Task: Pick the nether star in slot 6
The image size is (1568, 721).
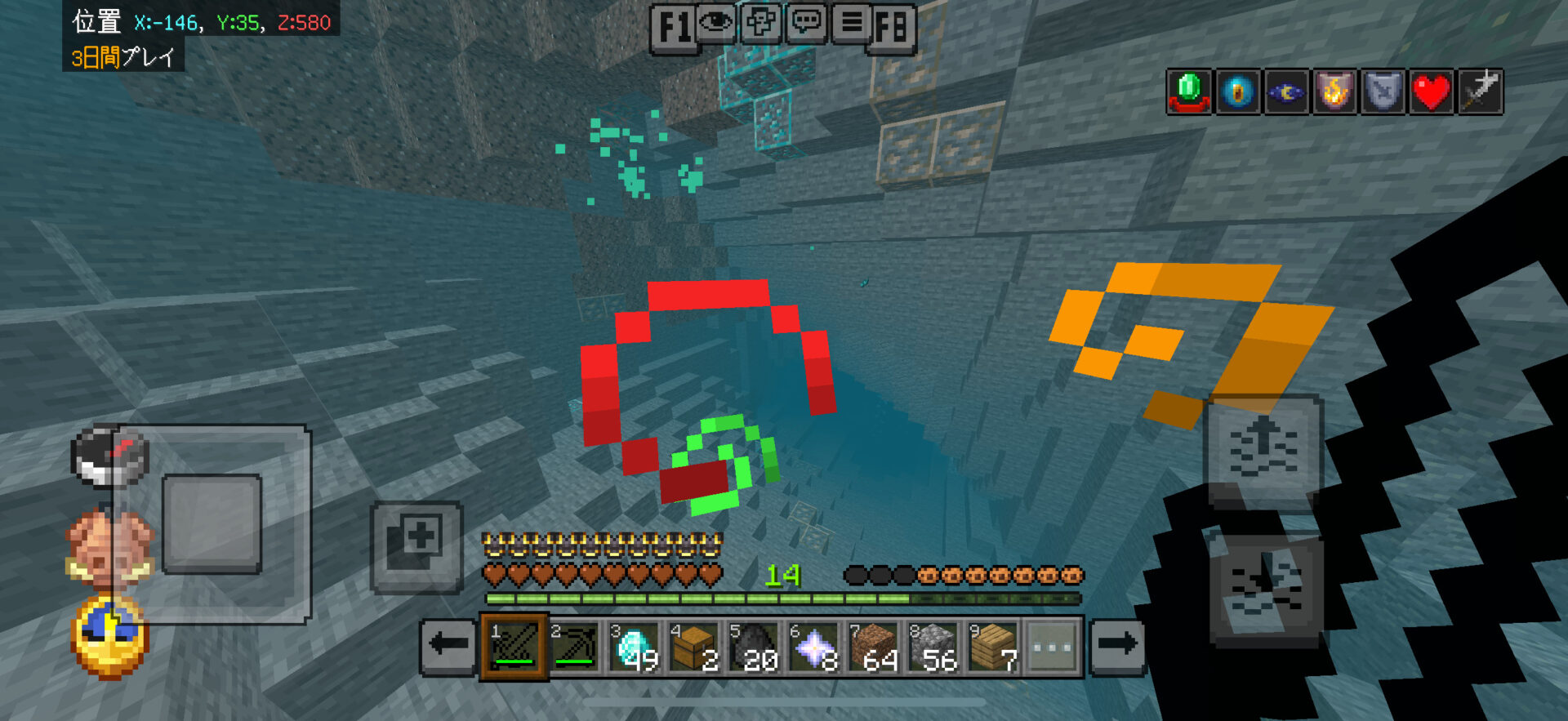Action: tap(813, 647)
